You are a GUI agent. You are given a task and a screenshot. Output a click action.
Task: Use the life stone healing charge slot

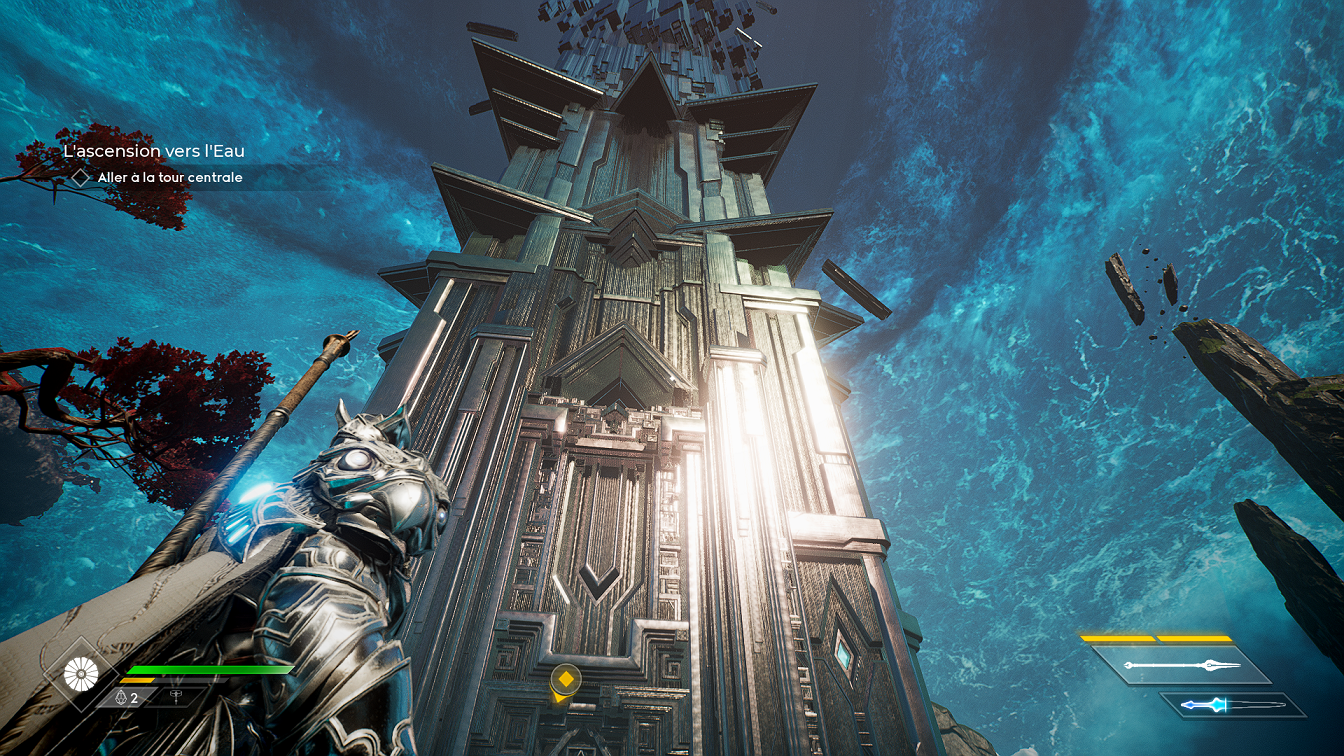(x=126, y=698)
